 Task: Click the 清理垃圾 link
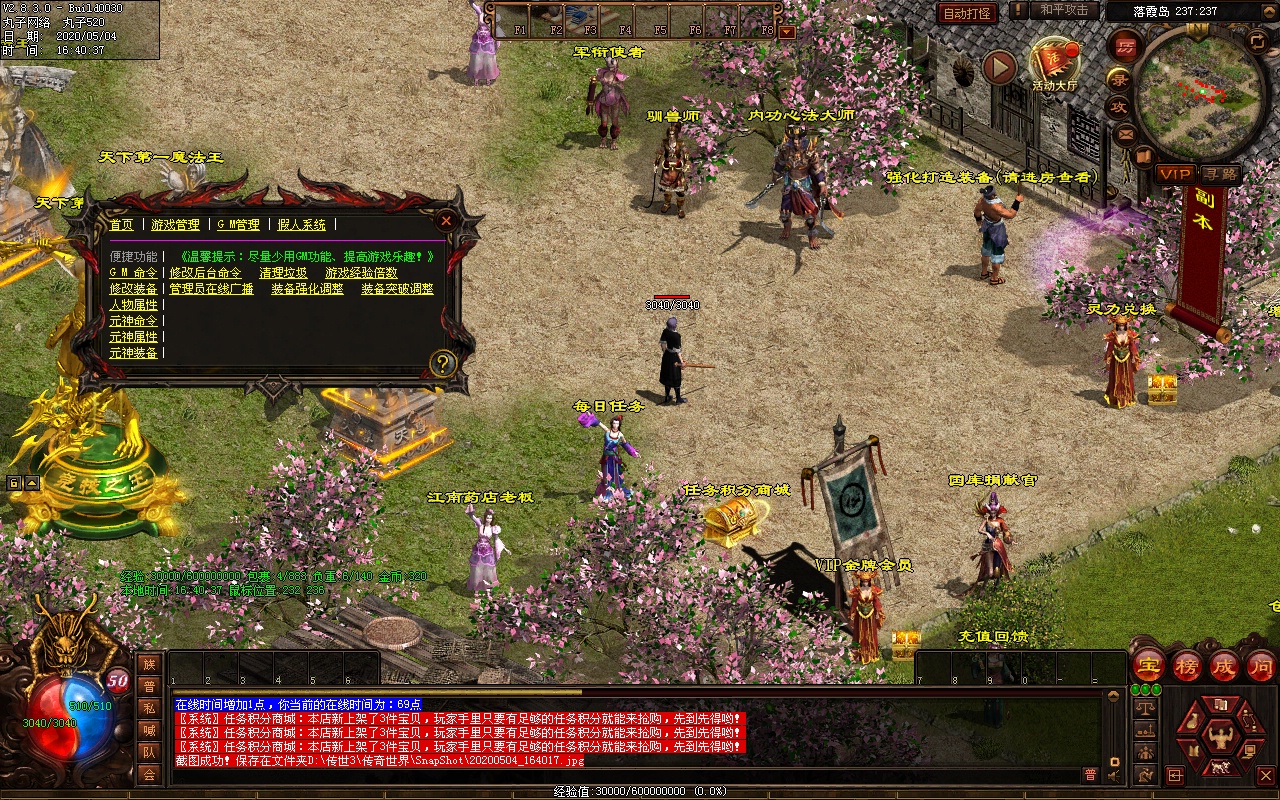[x=283, y=273]
